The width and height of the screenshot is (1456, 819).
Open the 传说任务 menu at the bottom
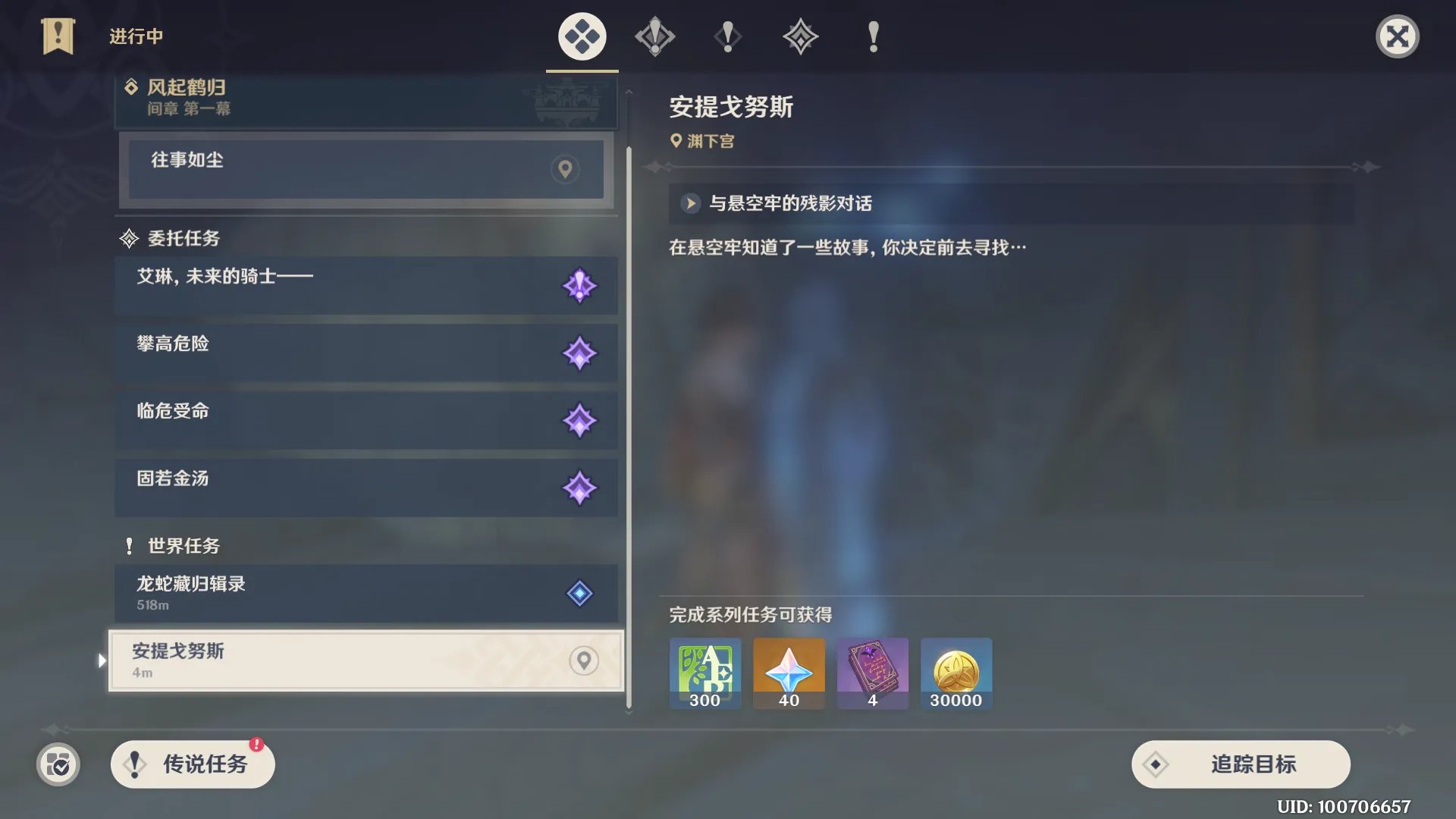(192, 764)
